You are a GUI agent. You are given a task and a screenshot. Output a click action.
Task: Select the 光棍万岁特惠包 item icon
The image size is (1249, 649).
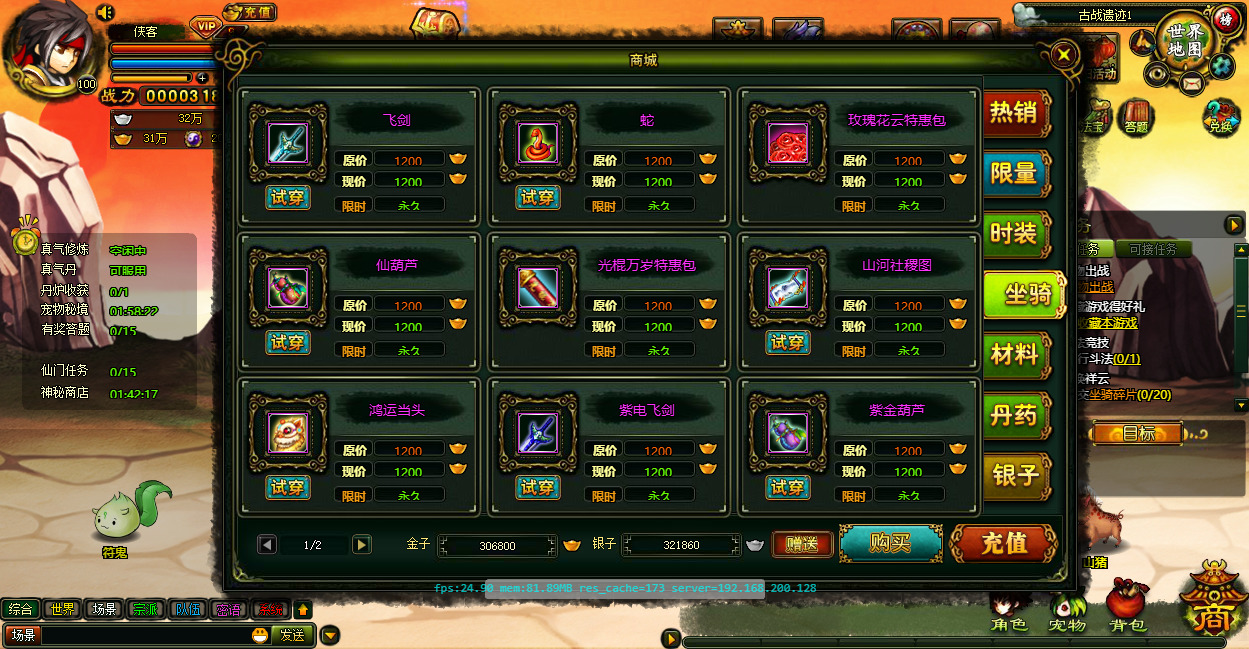pos(538,289)
